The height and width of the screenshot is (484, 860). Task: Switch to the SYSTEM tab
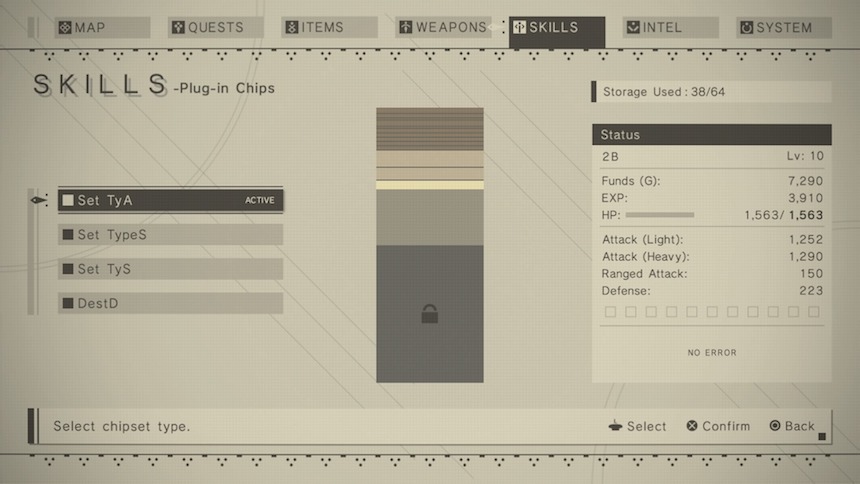pyautogui.click(x=784, y=28)
